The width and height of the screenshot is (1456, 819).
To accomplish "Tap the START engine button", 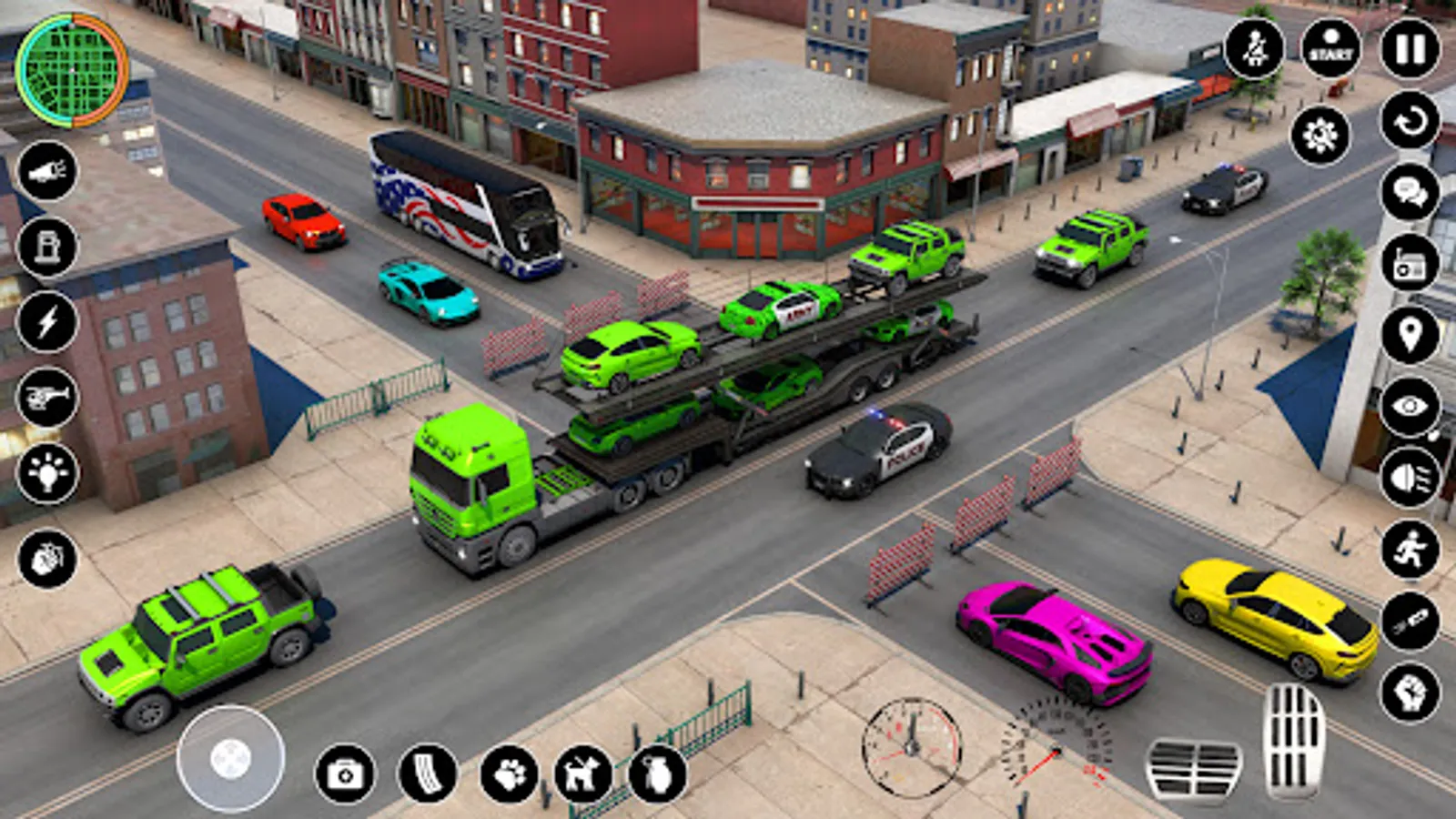I will pyautogui.click(x=1331, y=48).
